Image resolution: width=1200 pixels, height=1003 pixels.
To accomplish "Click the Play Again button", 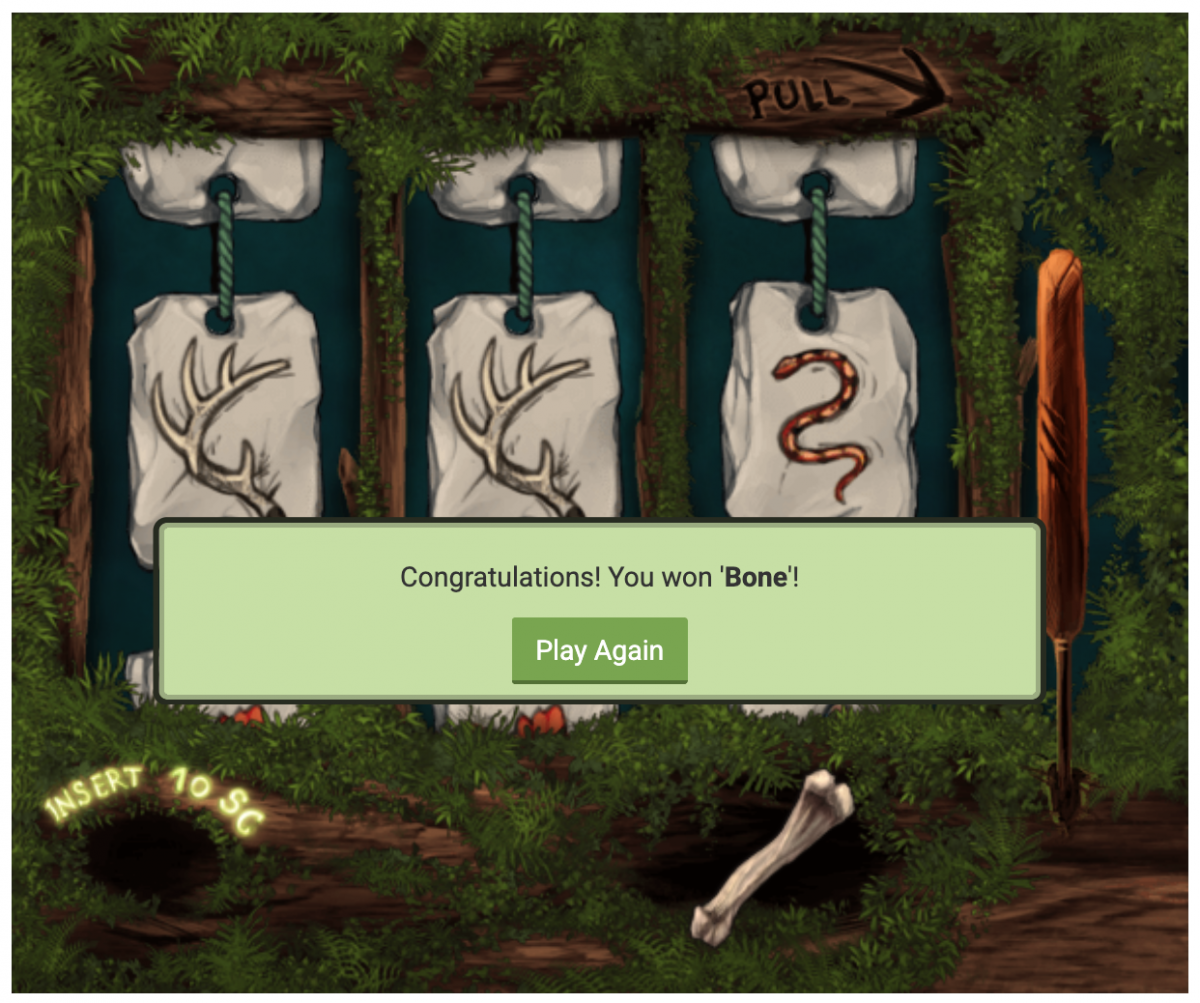I will pyautogui.click(x=599, y=651).
